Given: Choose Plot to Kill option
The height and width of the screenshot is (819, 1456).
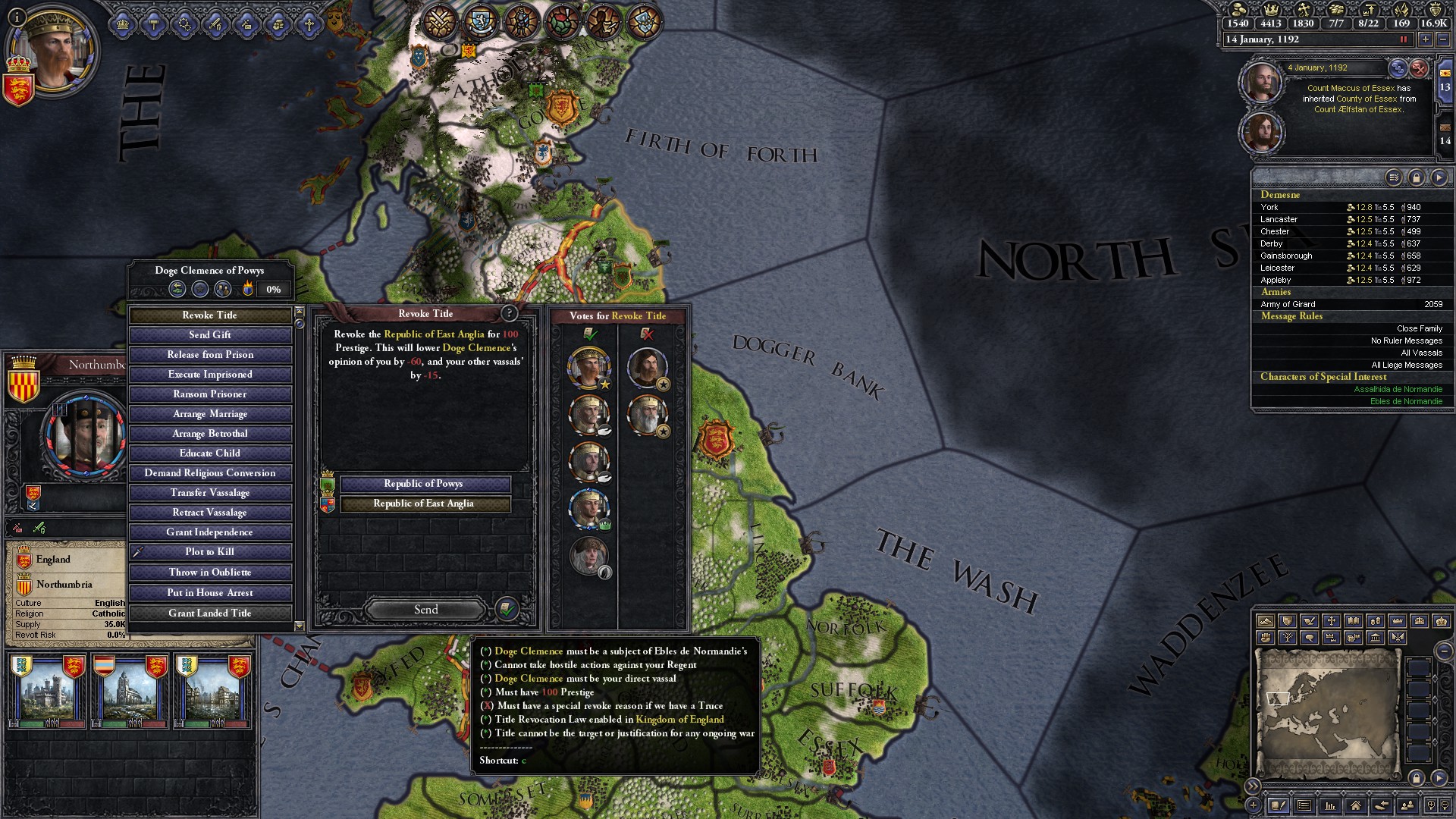Looking at the screenshot, I should [x=210, y=552].
